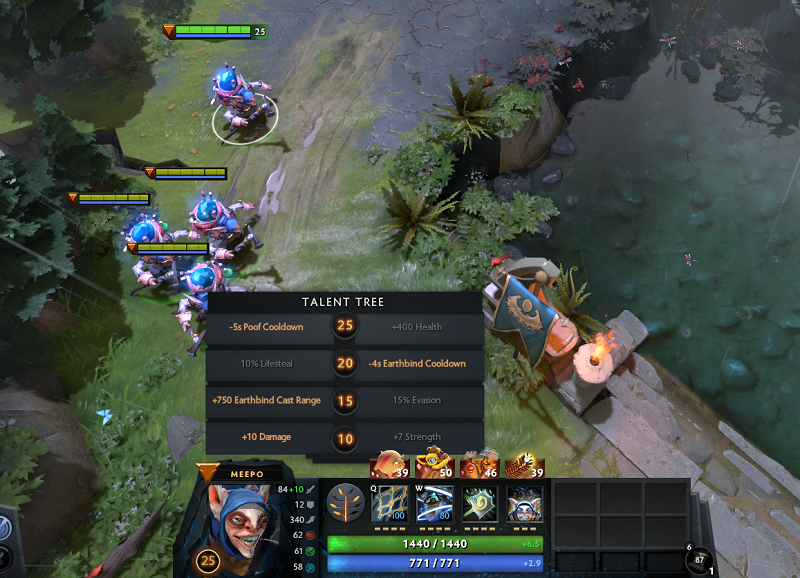The height and width of the screenshot is (578, 800).
Task: Choose the +10 Damage talent
Action: pyautogui.click(x=268, y=438)
